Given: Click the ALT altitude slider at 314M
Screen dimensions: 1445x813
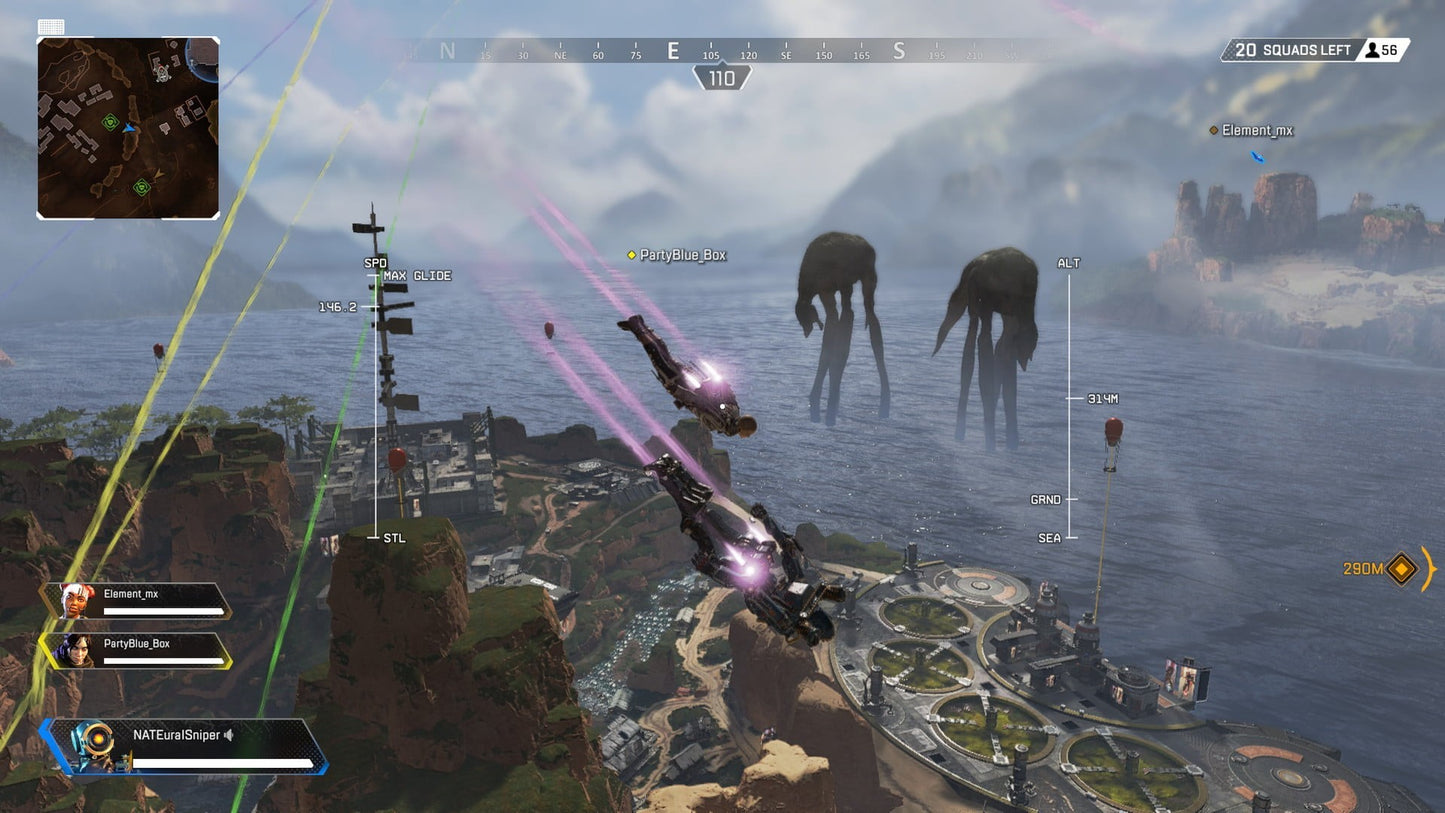Looking at the screenshot, I should pyautogui.click(x=1070, y=398).
